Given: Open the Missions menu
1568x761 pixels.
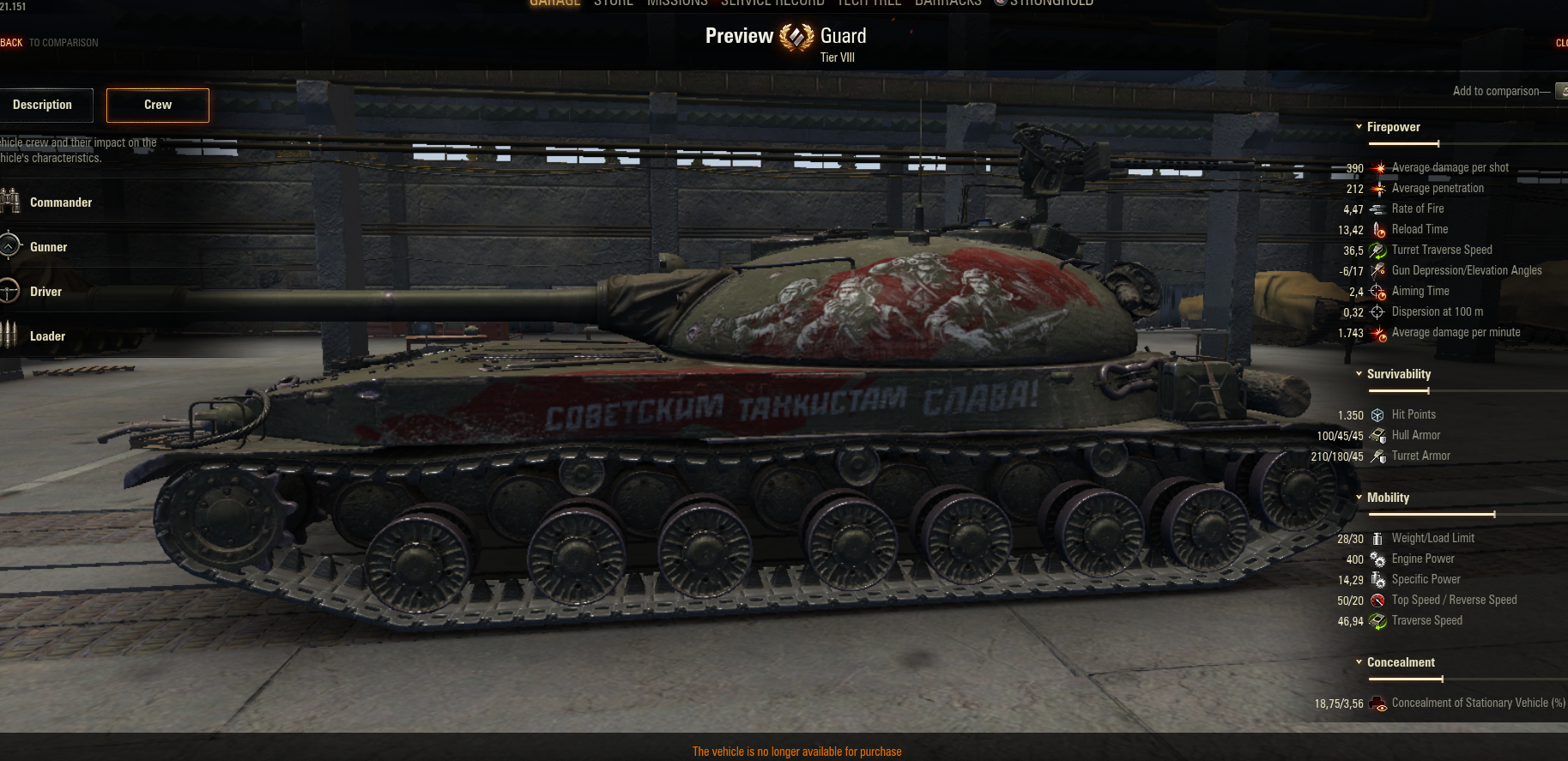Looking at the screenshot, I should (677, 3).
